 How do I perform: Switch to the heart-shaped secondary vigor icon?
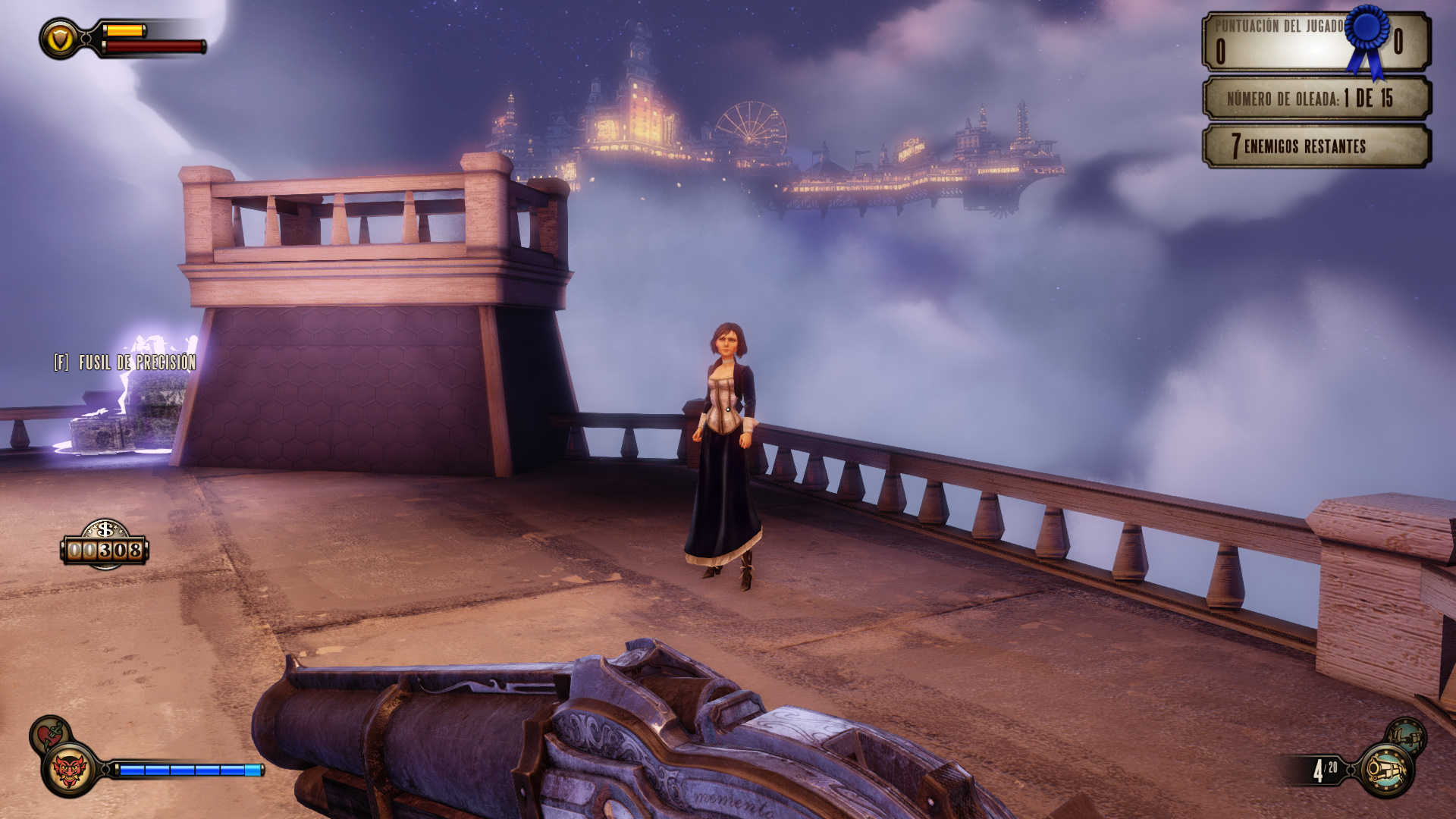pyautogui.click(x=50, y=734)
